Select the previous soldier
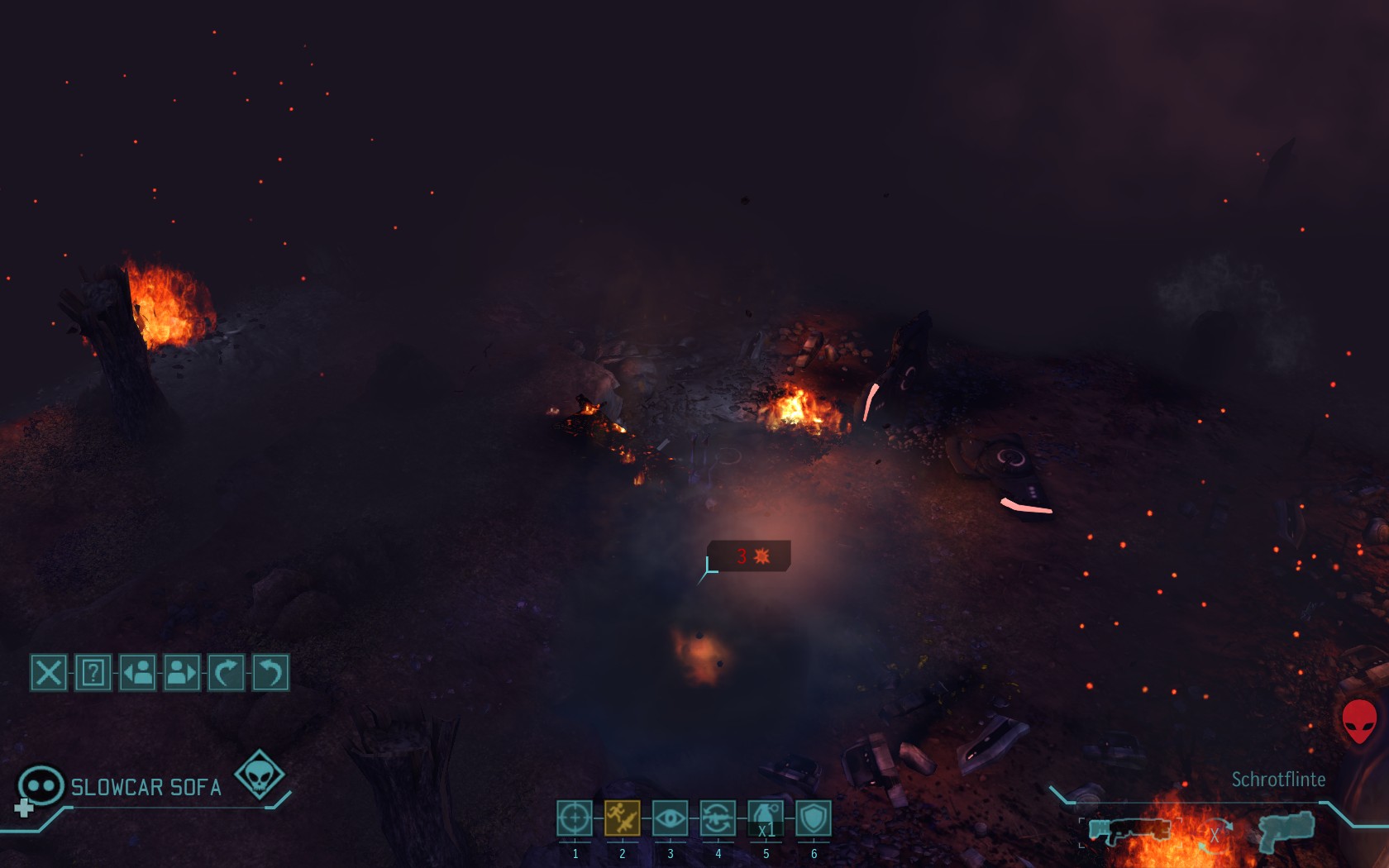Viewport: 1389px width, 868px height. pyautogui.click(x=137, y=672)
